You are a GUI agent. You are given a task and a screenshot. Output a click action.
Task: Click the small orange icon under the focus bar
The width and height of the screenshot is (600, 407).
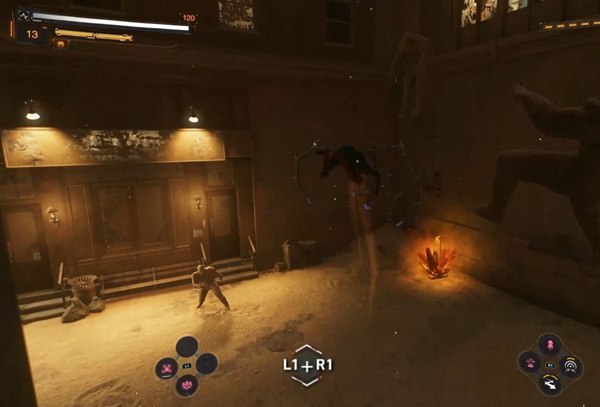[x=60, y=44]
